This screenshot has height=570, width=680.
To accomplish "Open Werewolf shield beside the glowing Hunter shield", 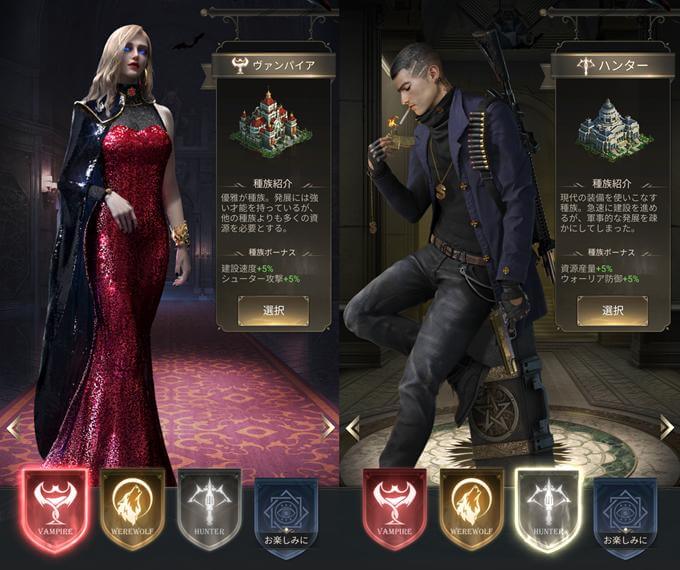I will click(x=471, y=509).
